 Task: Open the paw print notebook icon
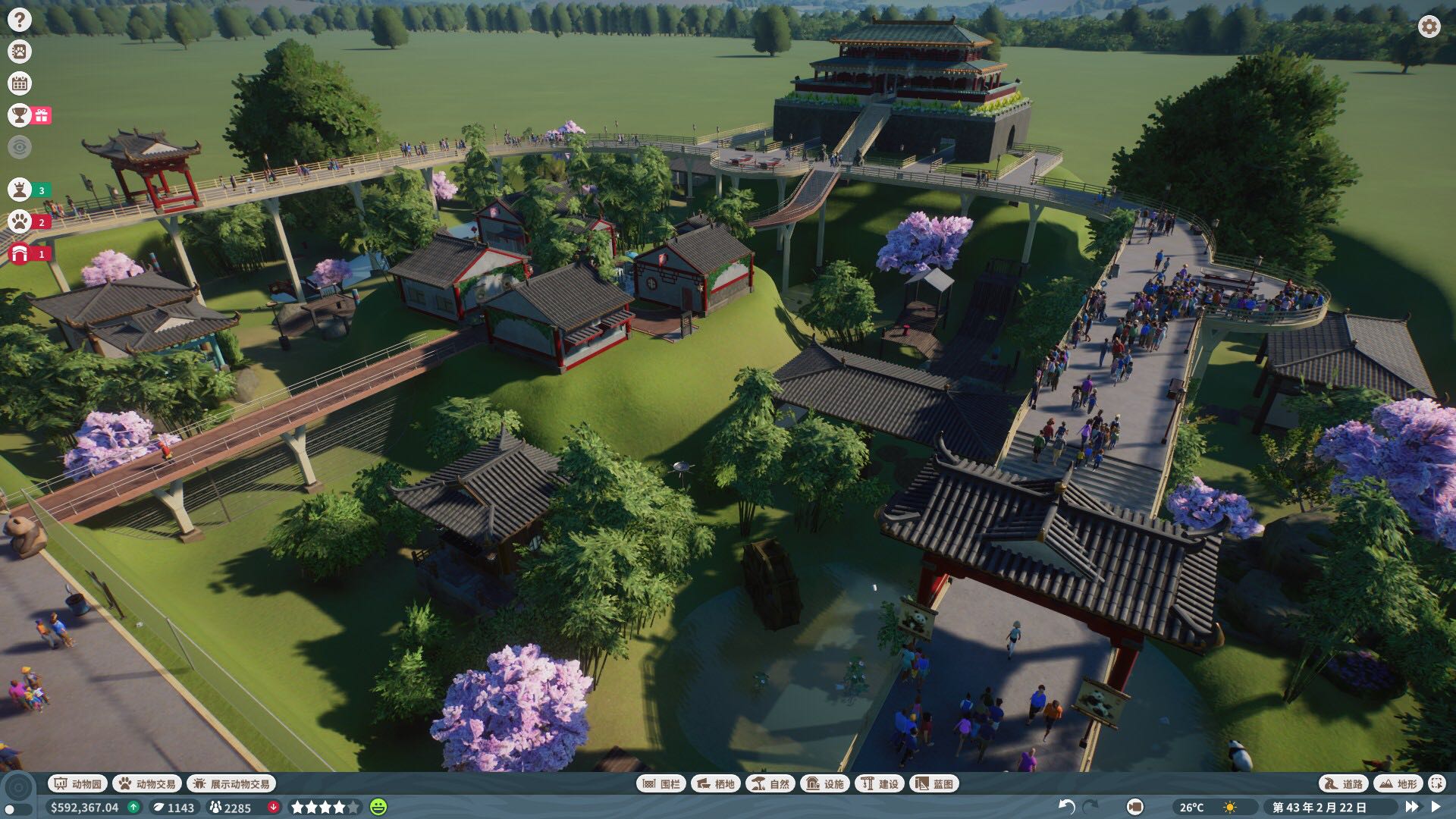tap(20, 52)
